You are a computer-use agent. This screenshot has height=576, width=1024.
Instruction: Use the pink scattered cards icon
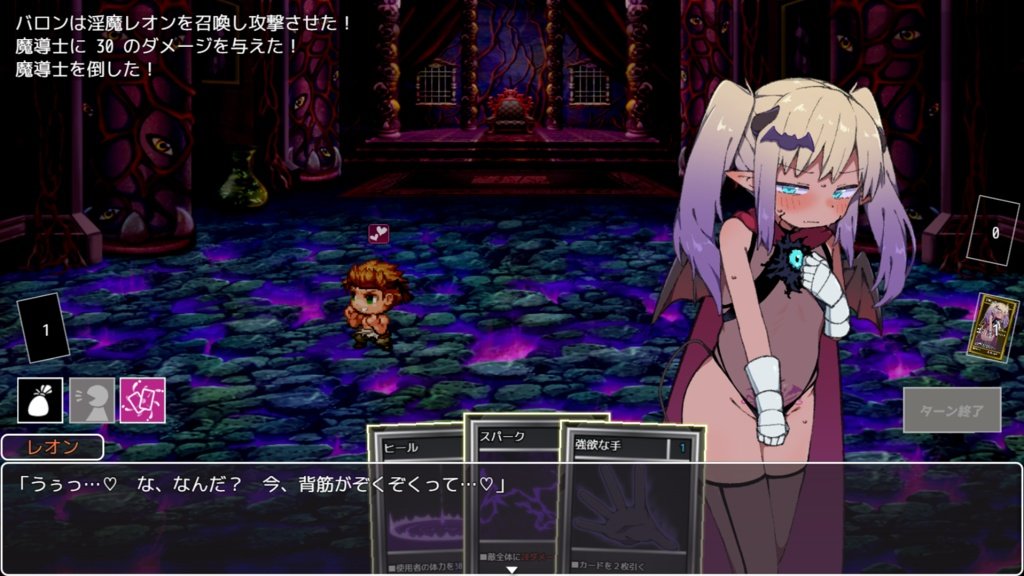point(142,400)
